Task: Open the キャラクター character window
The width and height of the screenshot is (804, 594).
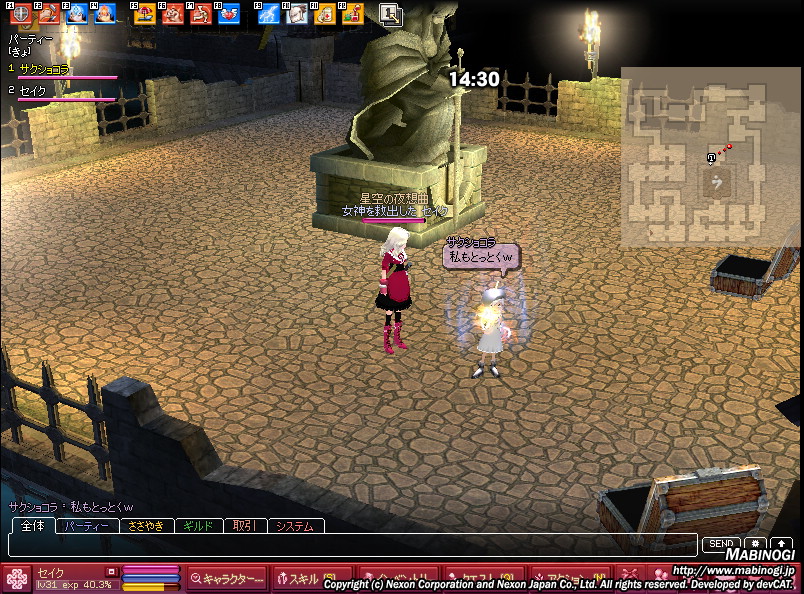Action: (227, 579)
